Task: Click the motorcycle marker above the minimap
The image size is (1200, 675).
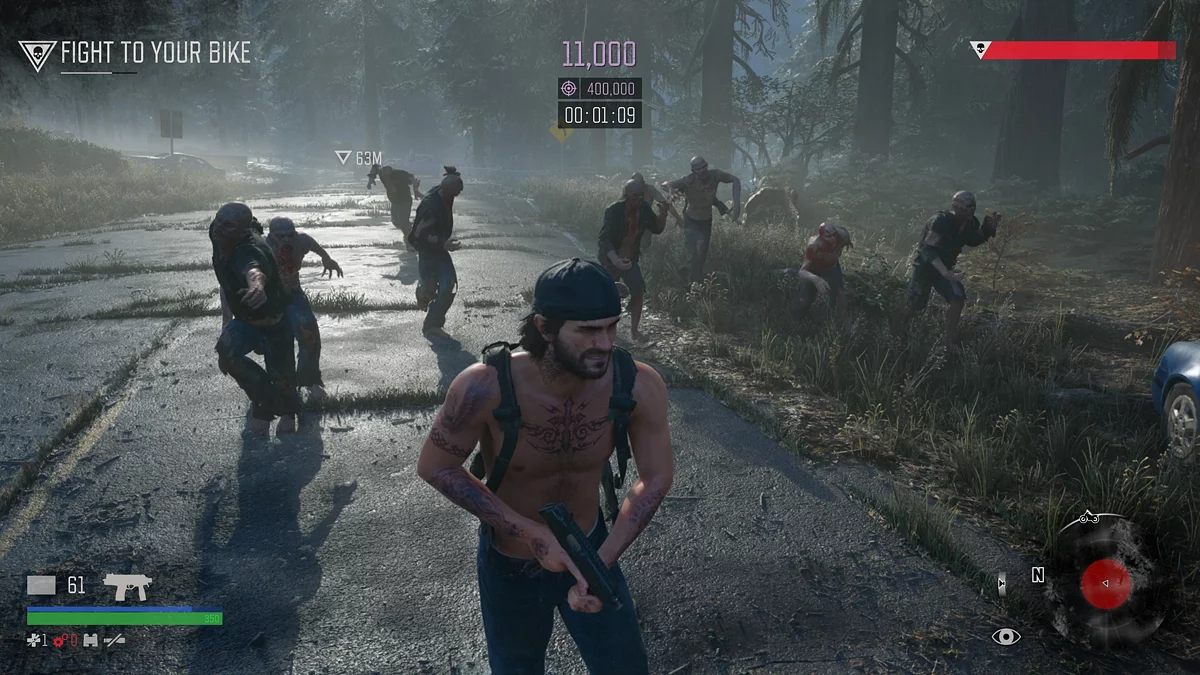Action: 1091,517
